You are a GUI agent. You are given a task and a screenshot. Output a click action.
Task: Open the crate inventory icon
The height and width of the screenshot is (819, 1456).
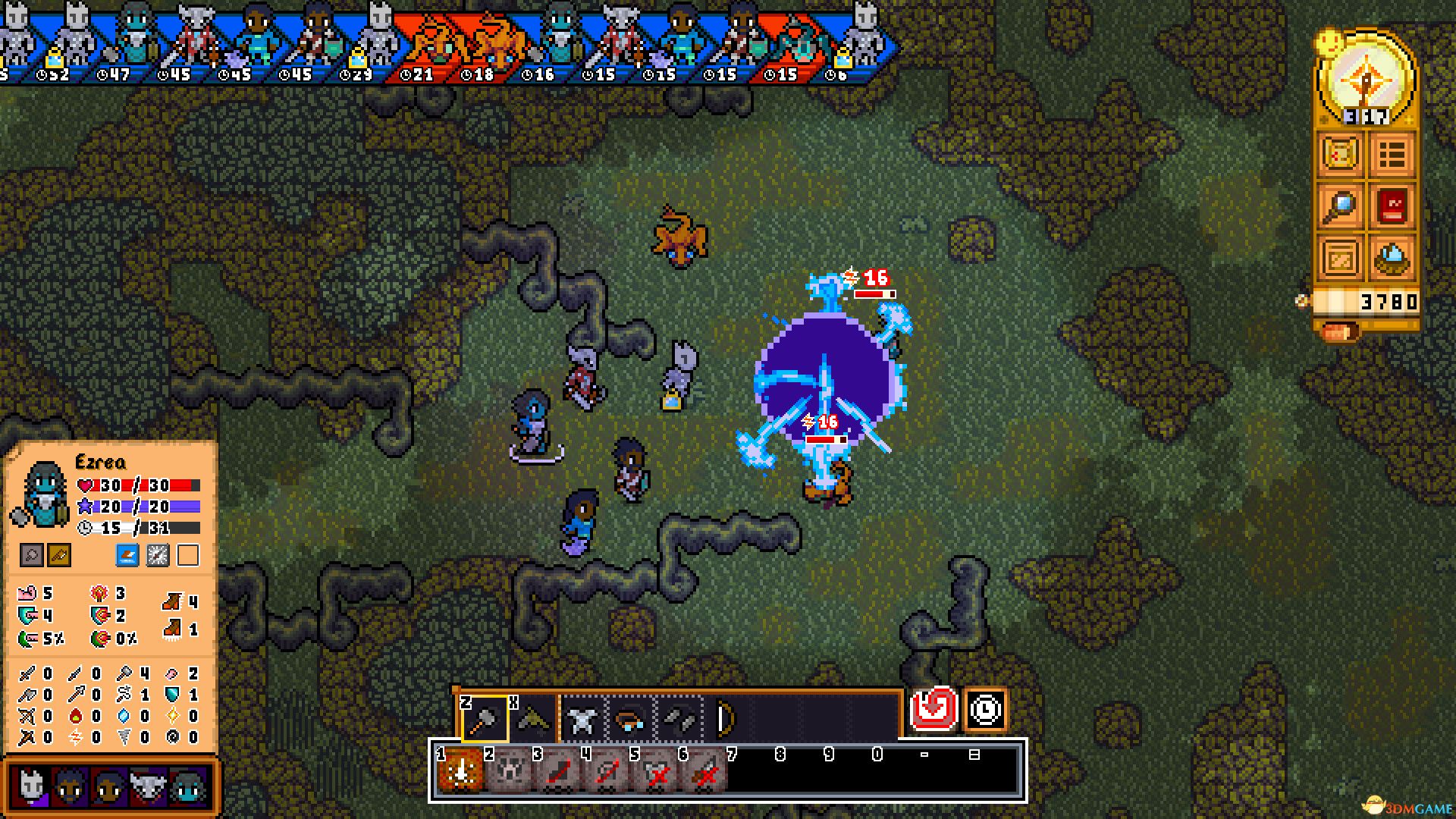[1340, 258]
